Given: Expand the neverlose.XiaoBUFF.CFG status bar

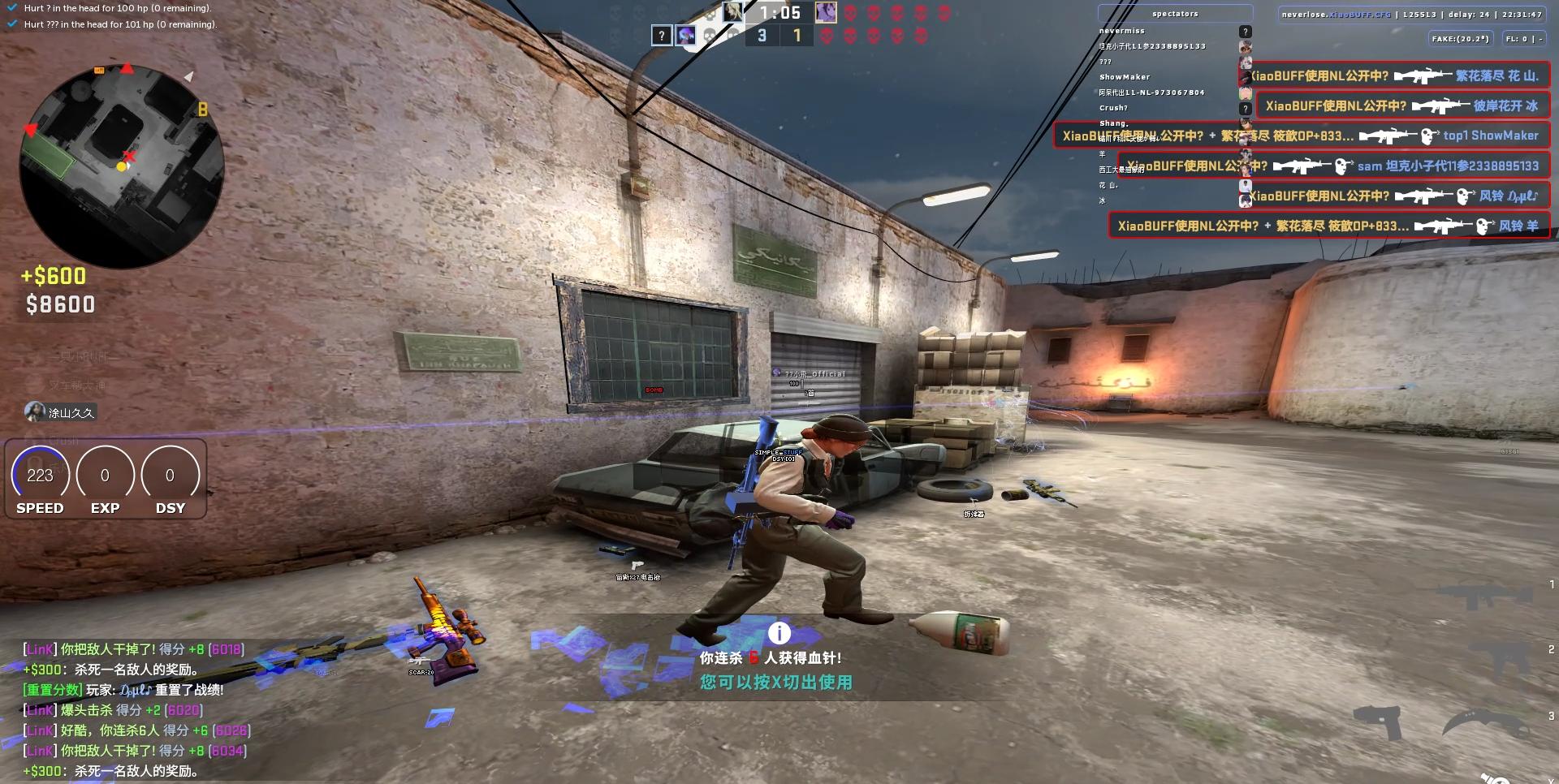Looking at the screenshot, I should point(1413,14).
